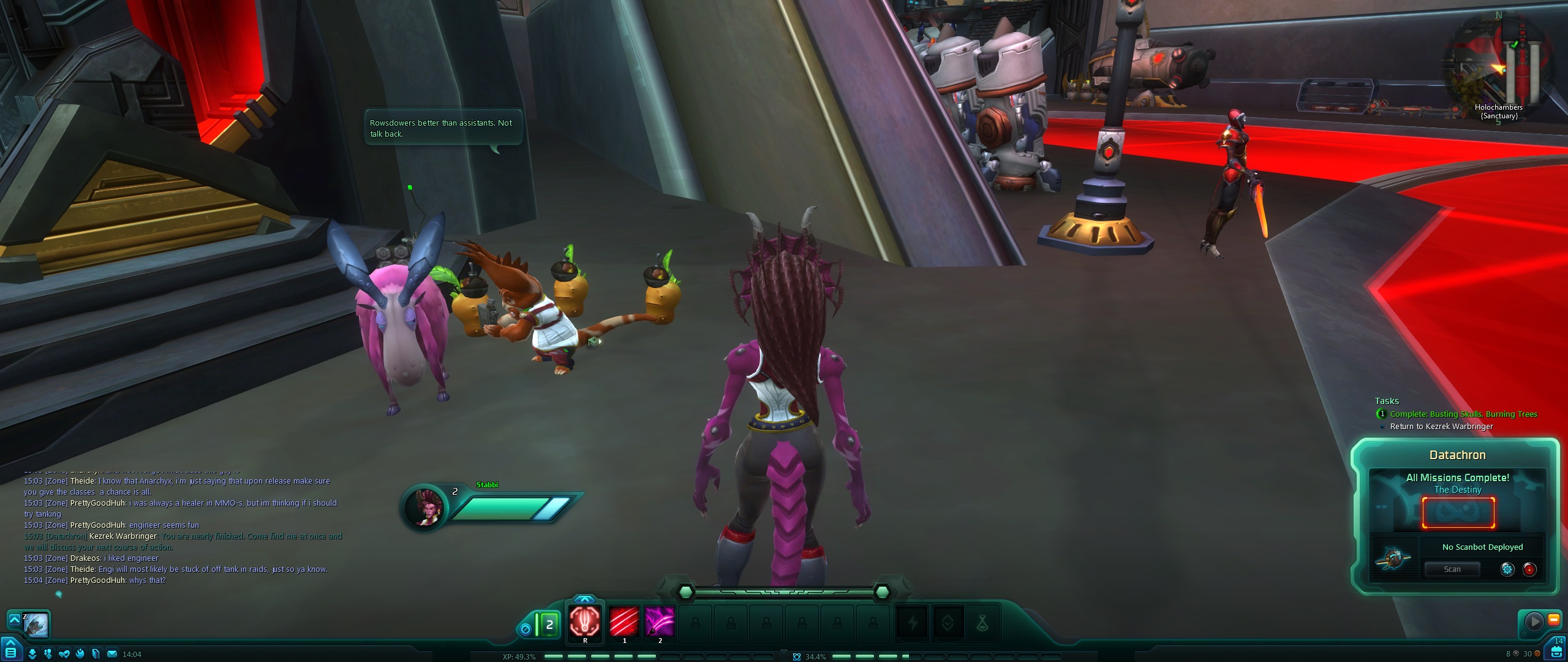Open the scanbot gear settings icon
This screenshot has height=662, width=1568.
[1507, 569]
